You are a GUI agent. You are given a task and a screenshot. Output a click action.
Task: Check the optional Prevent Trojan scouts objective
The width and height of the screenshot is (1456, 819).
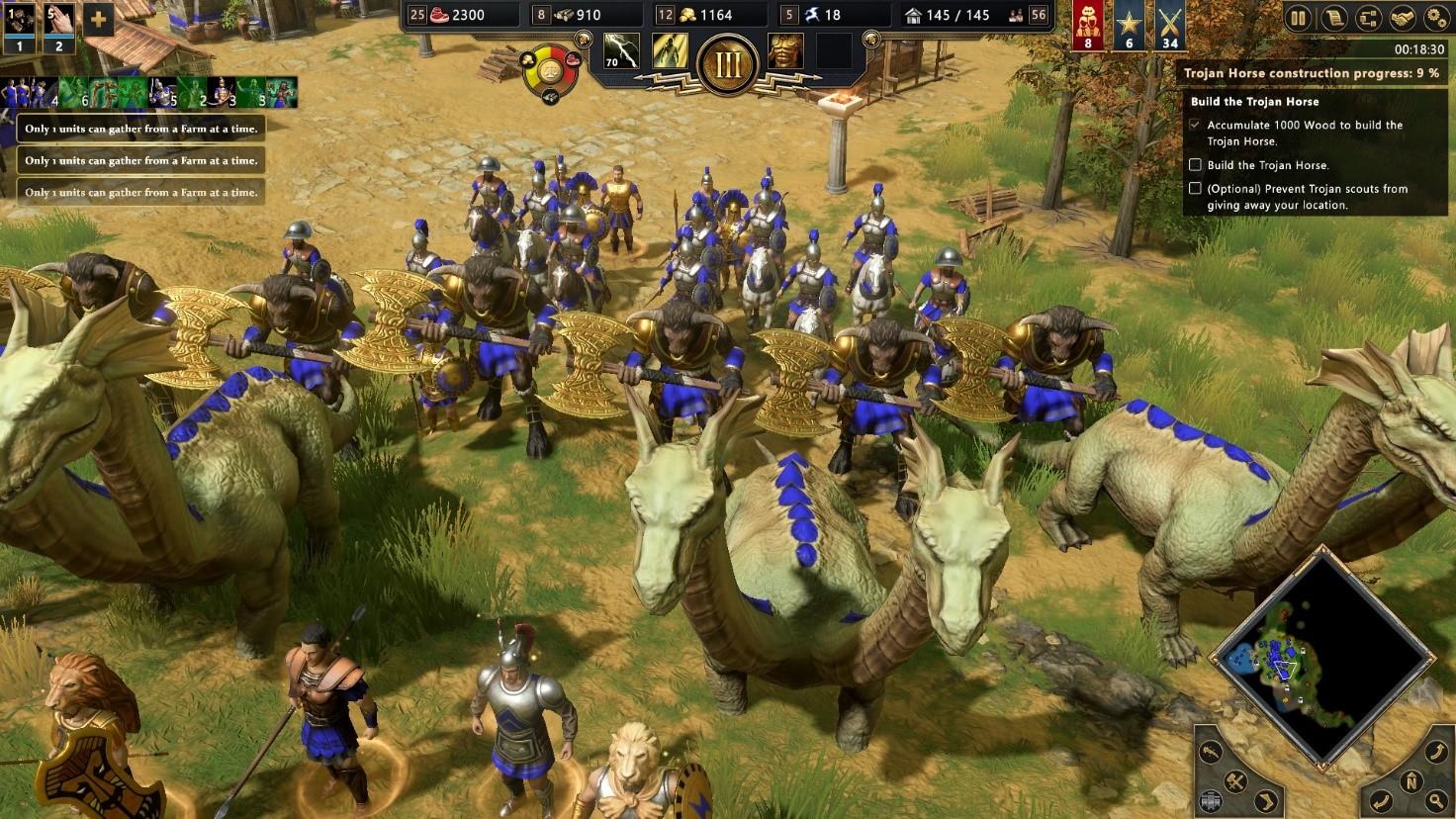pos(1196,189)
